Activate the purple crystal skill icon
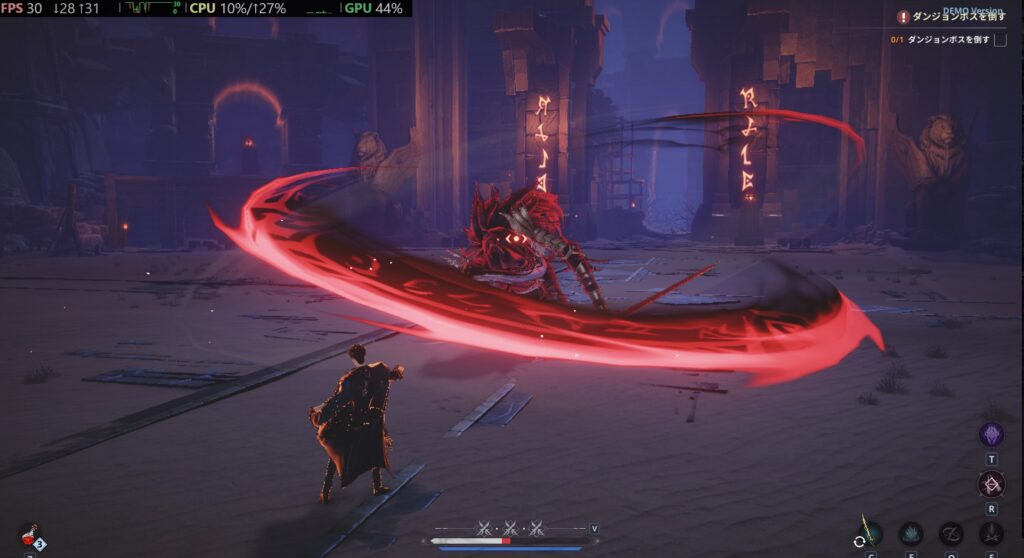The image size is (1024, 558). (991, 435)
